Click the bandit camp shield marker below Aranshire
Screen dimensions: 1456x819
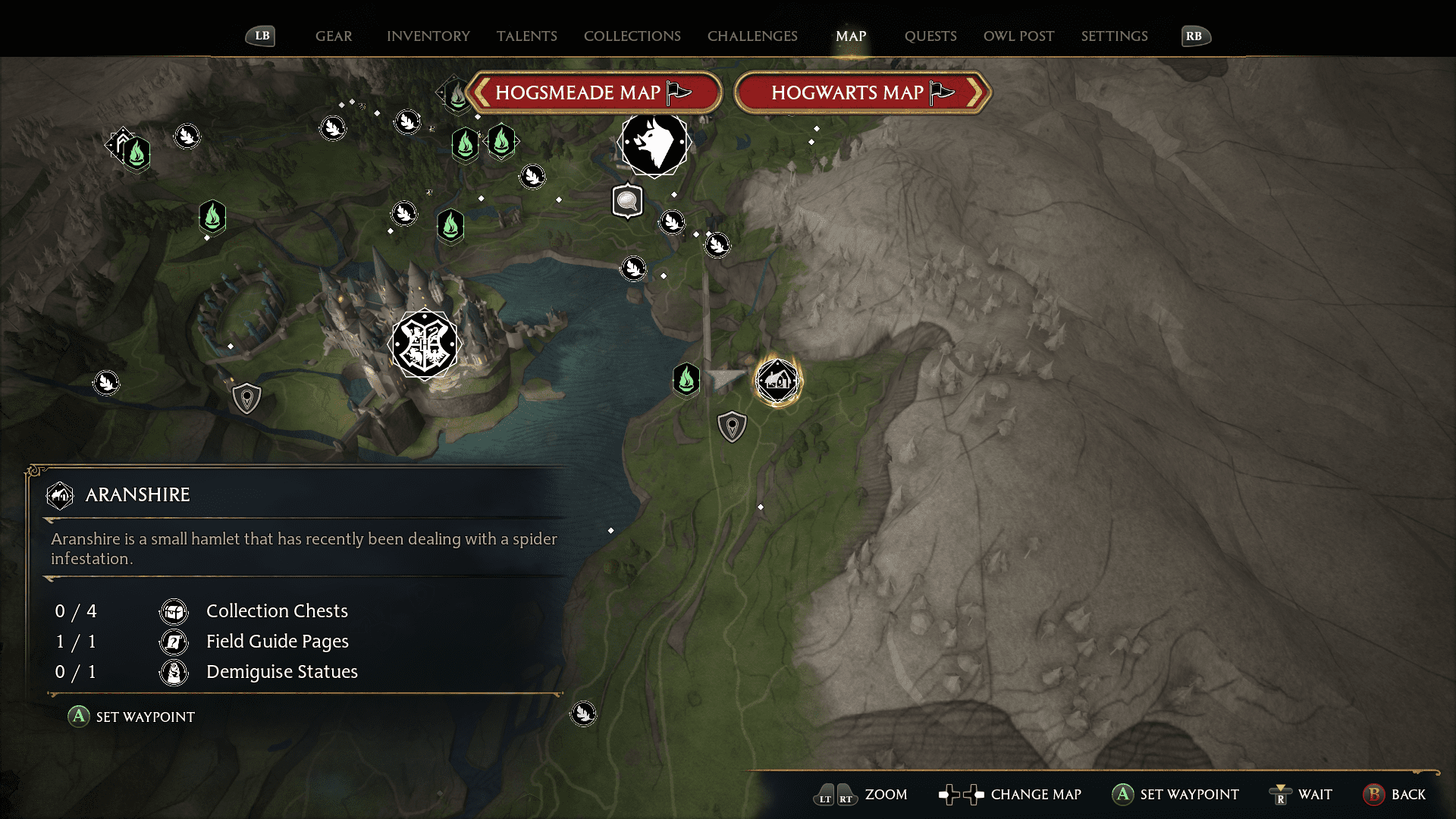(730, 425)
